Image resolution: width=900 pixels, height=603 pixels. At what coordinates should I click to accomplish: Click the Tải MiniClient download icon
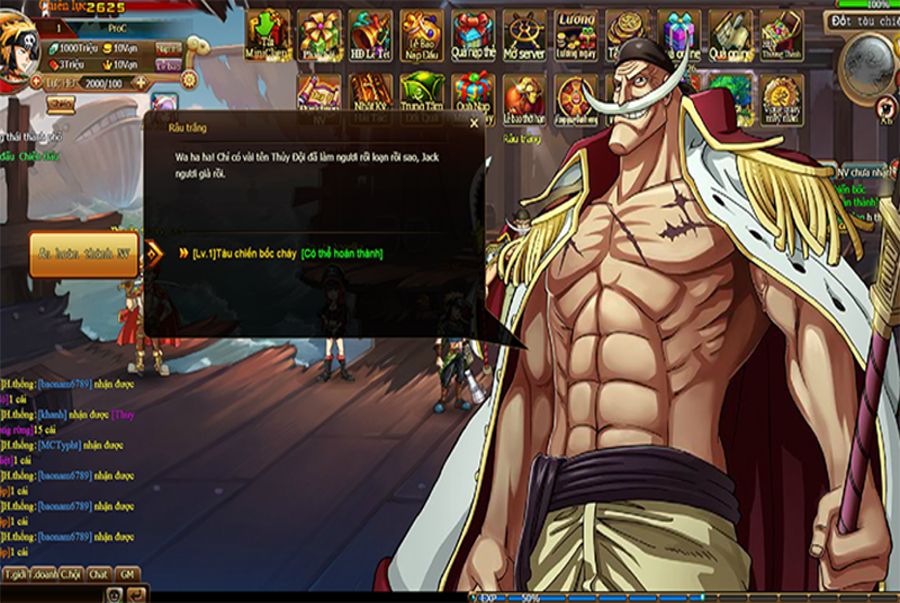(268, 35)
